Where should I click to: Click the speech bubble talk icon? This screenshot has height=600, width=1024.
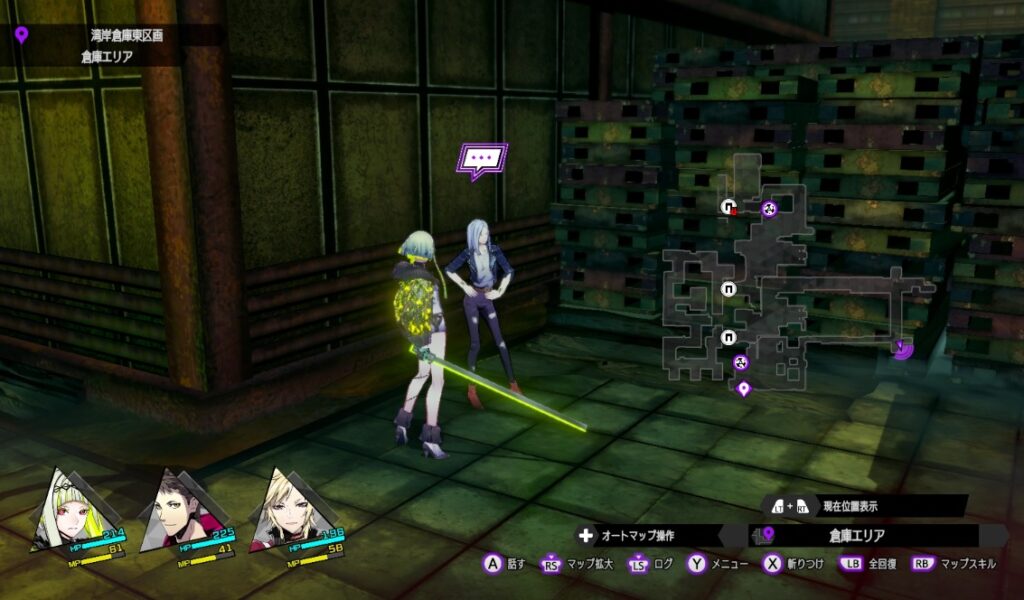click(482, 160)
